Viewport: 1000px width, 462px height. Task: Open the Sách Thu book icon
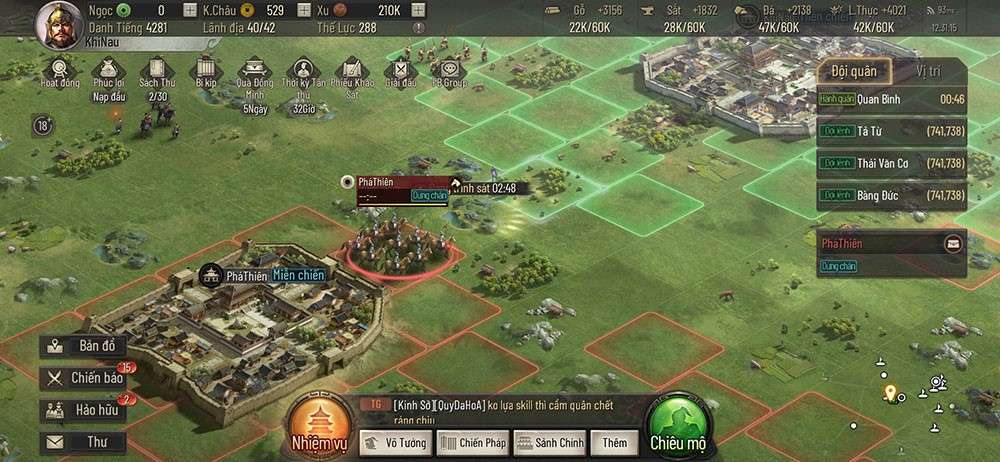(x=156, y=72)
